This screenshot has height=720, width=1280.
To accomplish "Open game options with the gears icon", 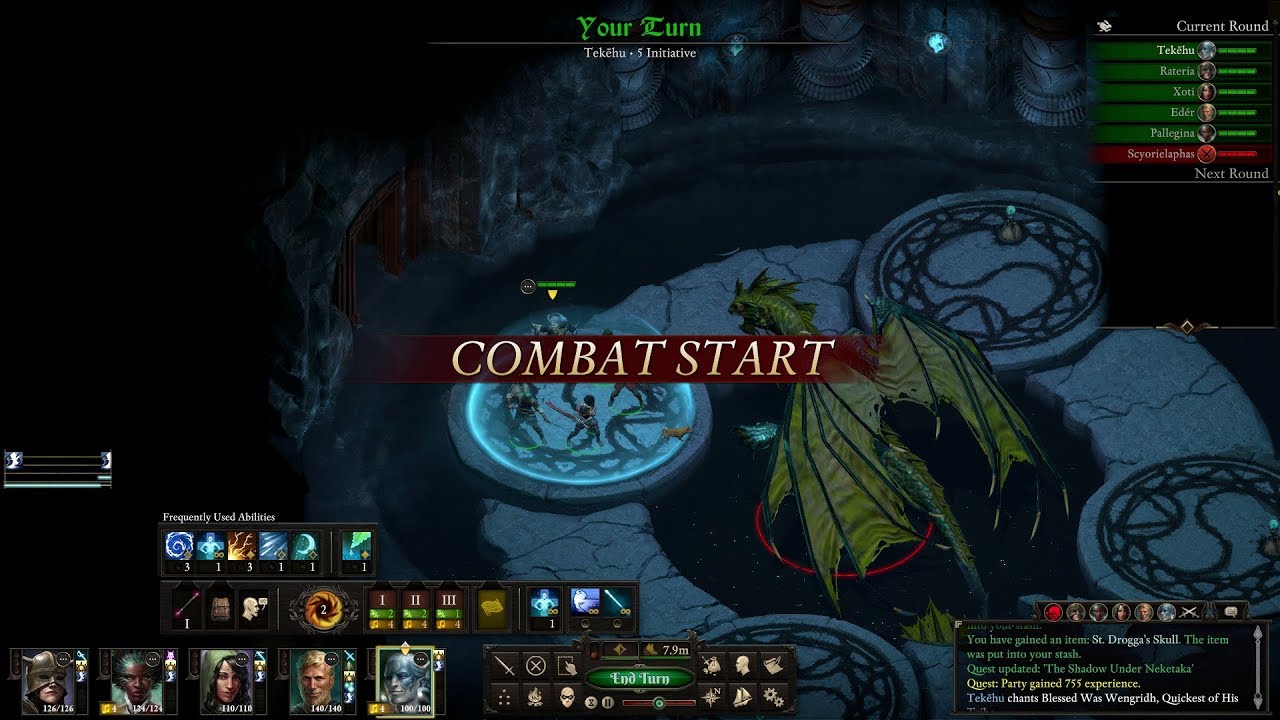I will pos(775,696).
